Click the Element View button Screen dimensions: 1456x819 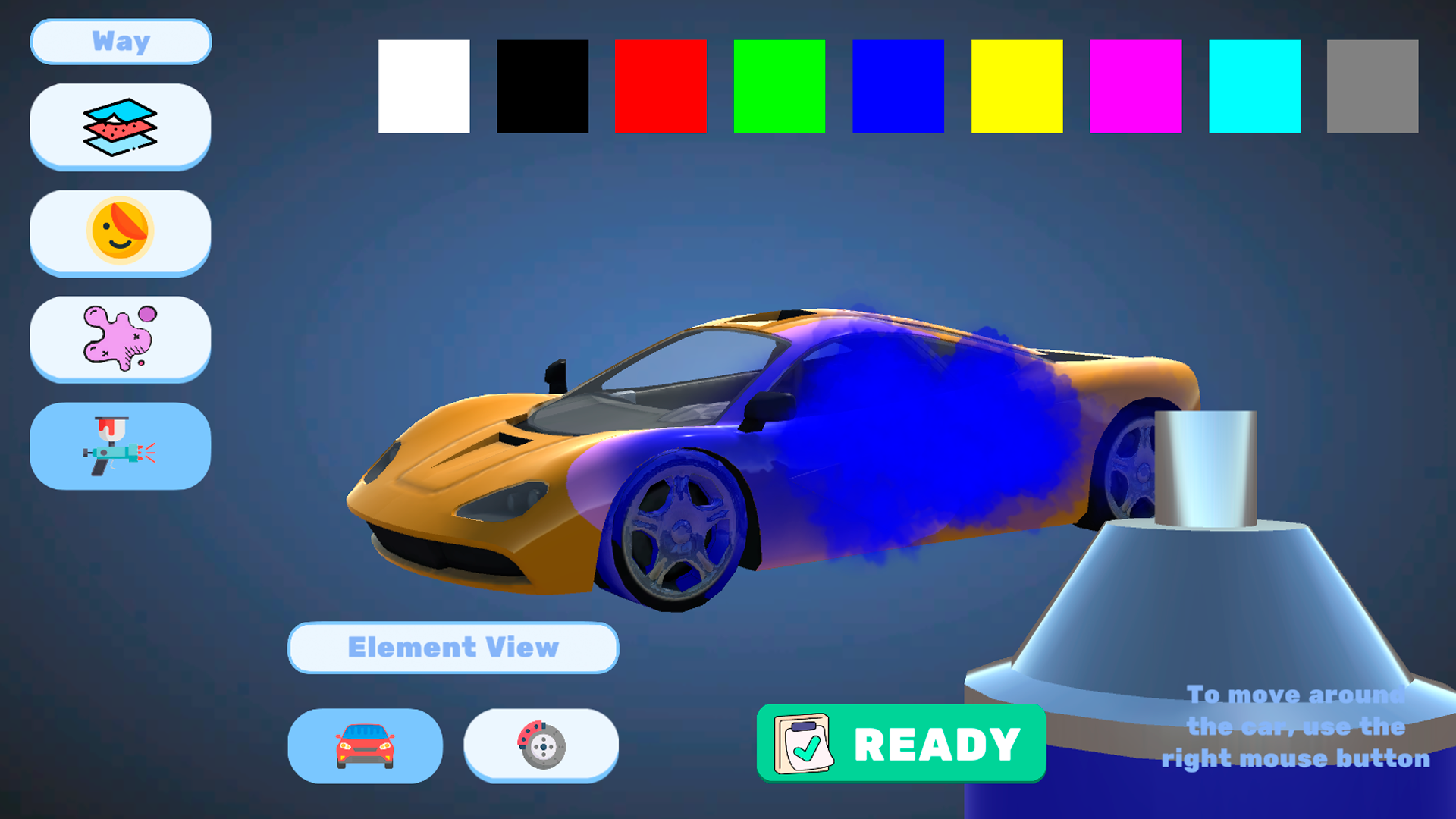click(x=453, y=648)
